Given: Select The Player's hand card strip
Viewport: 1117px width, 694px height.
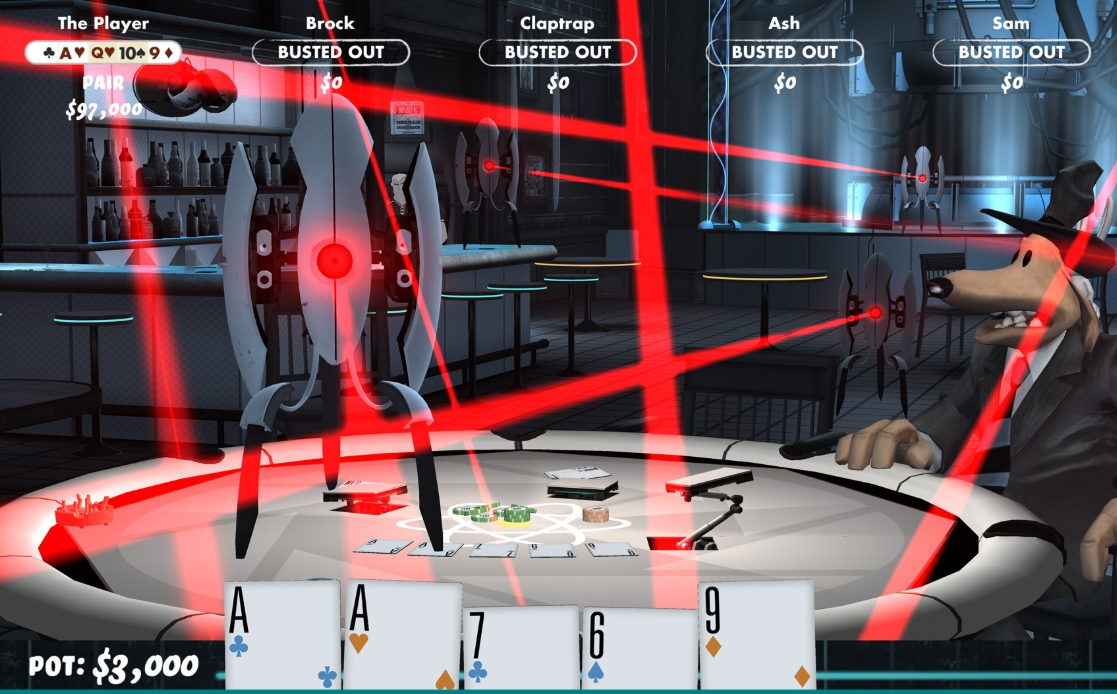Looking at the screenshot, I should 103,52.
